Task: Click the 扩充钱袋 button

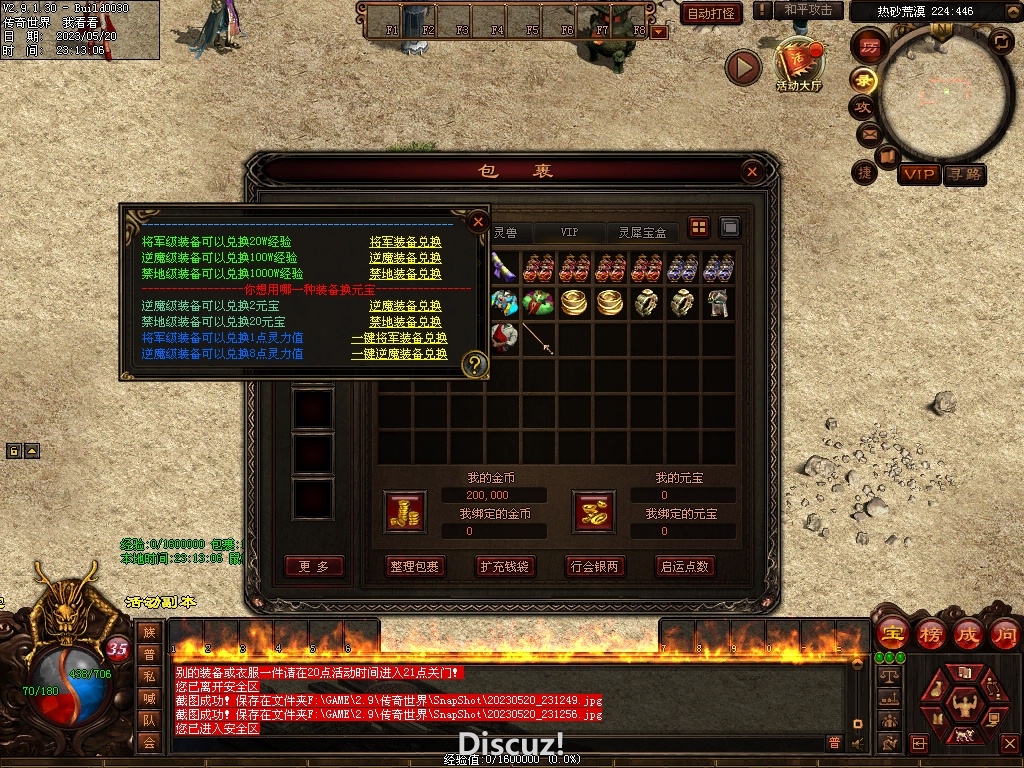Action: click(504, 566)
